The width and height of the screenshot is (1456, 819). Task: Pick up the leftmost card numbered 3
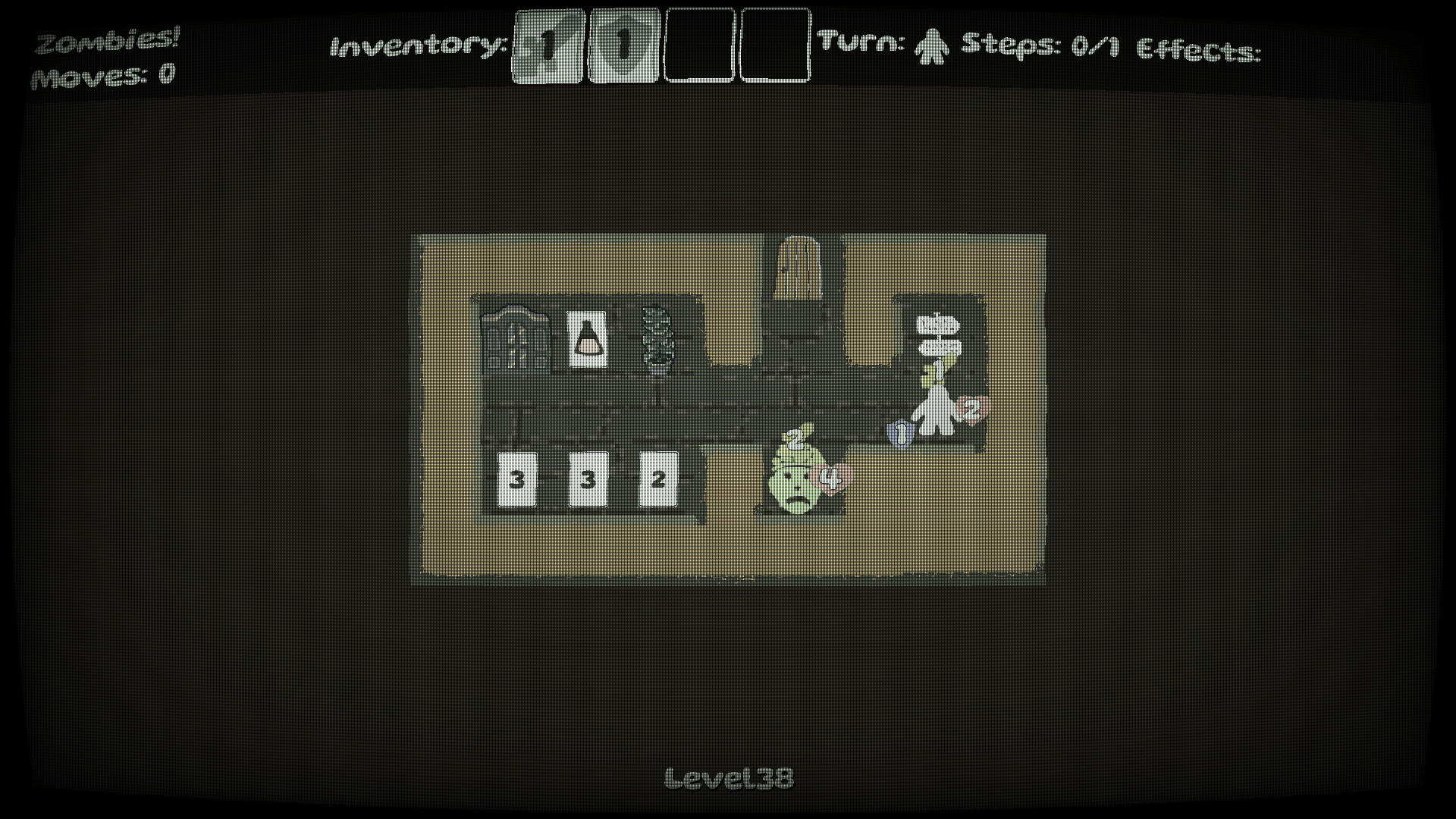pos(519,478)
